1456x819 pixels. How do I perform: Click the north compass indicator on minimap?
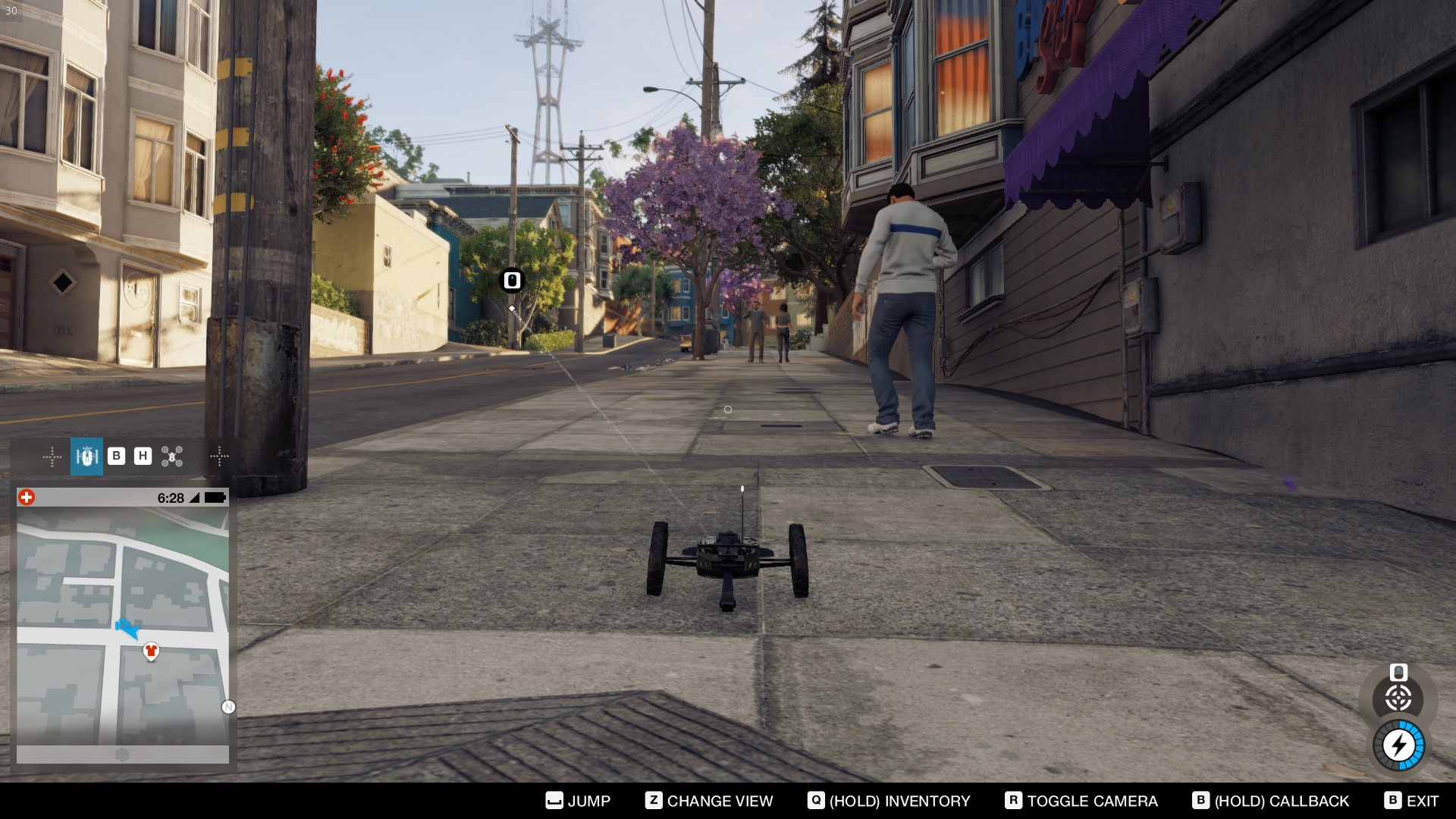click(x=228, y=707)
